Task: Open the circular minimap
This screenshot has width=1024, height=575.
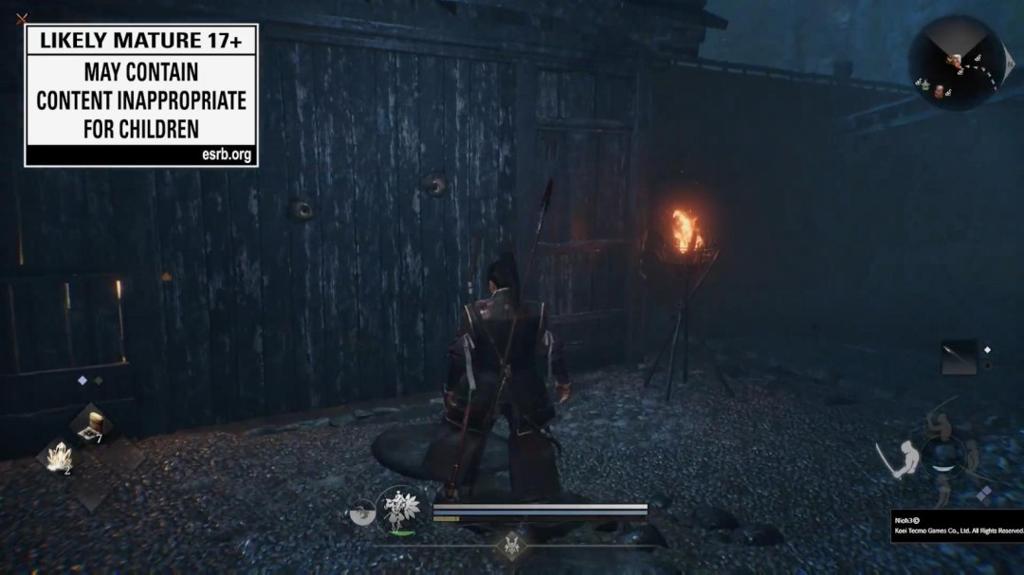Action: (954, 63)
